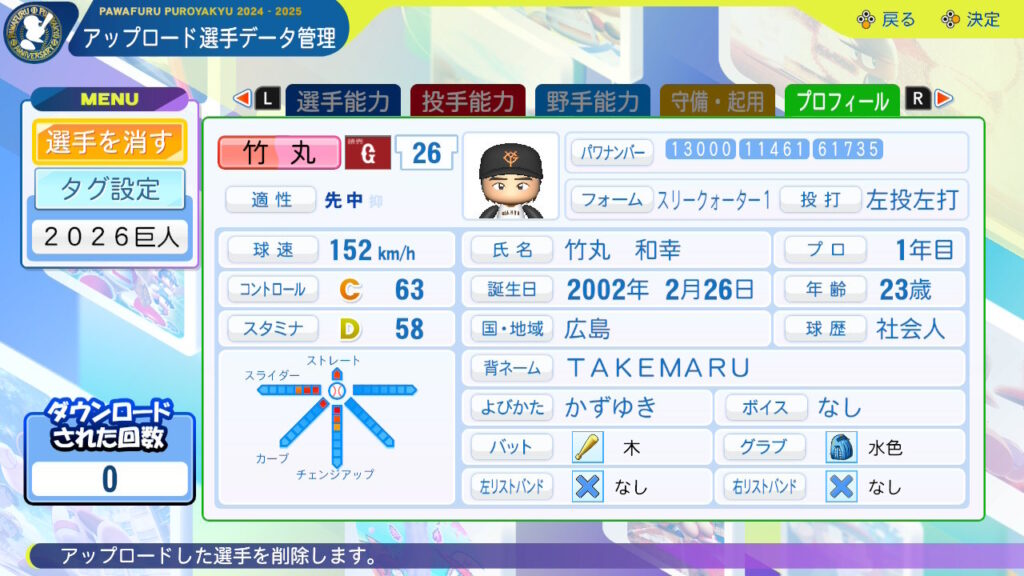Select the 選手を消す menu option
The width and height of the screenshot is (1024, 576).
(109, 142)
